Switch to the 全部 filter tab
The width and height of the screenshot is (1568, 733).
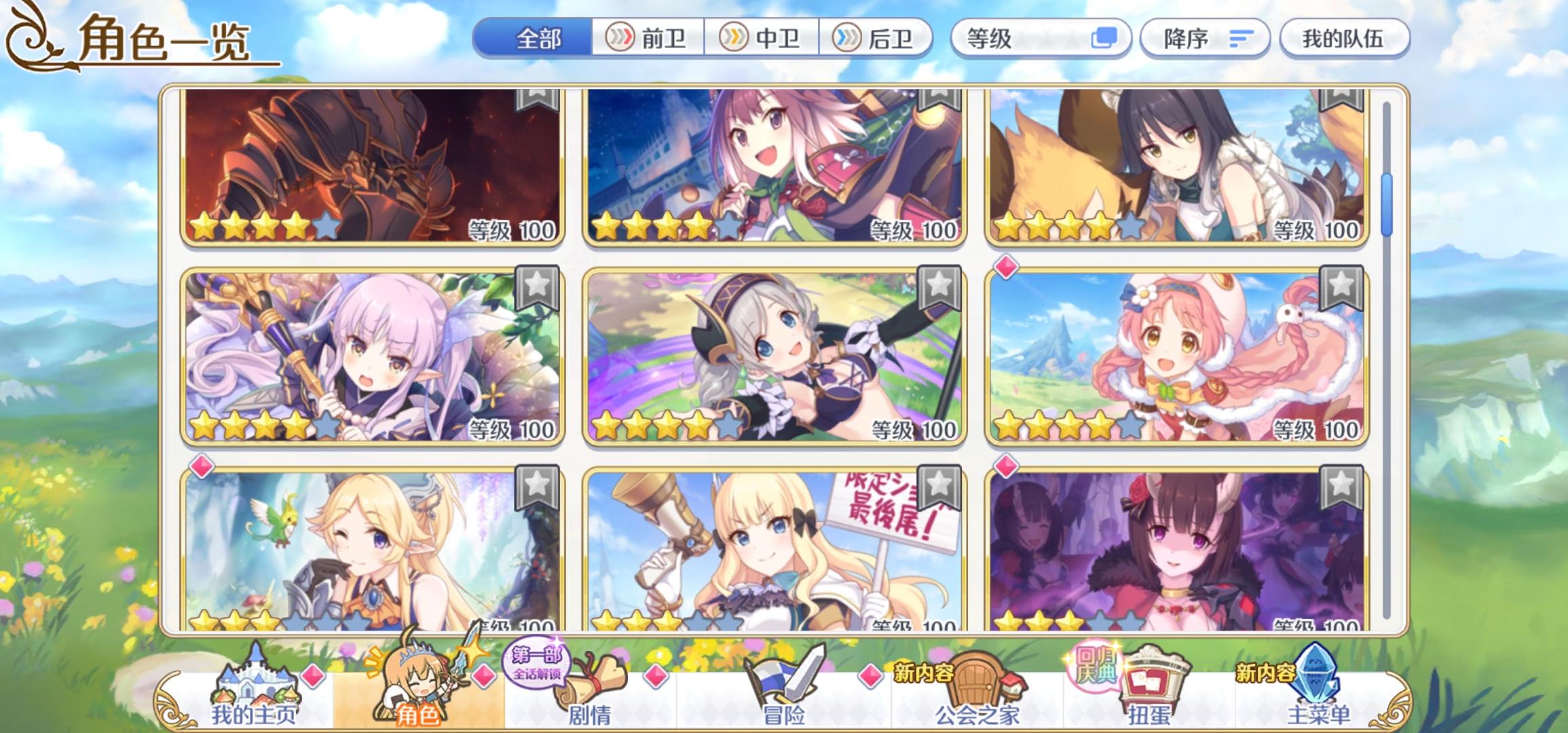point(536,39)
